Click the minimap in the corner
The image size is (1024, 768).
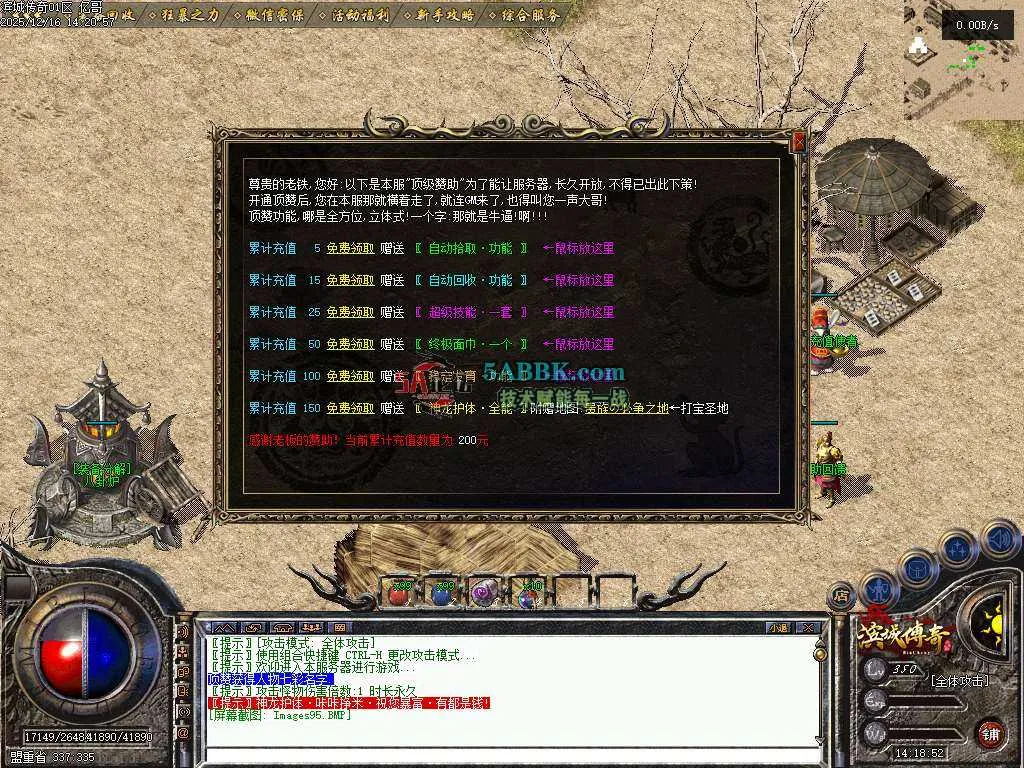(x=962, y=60)
